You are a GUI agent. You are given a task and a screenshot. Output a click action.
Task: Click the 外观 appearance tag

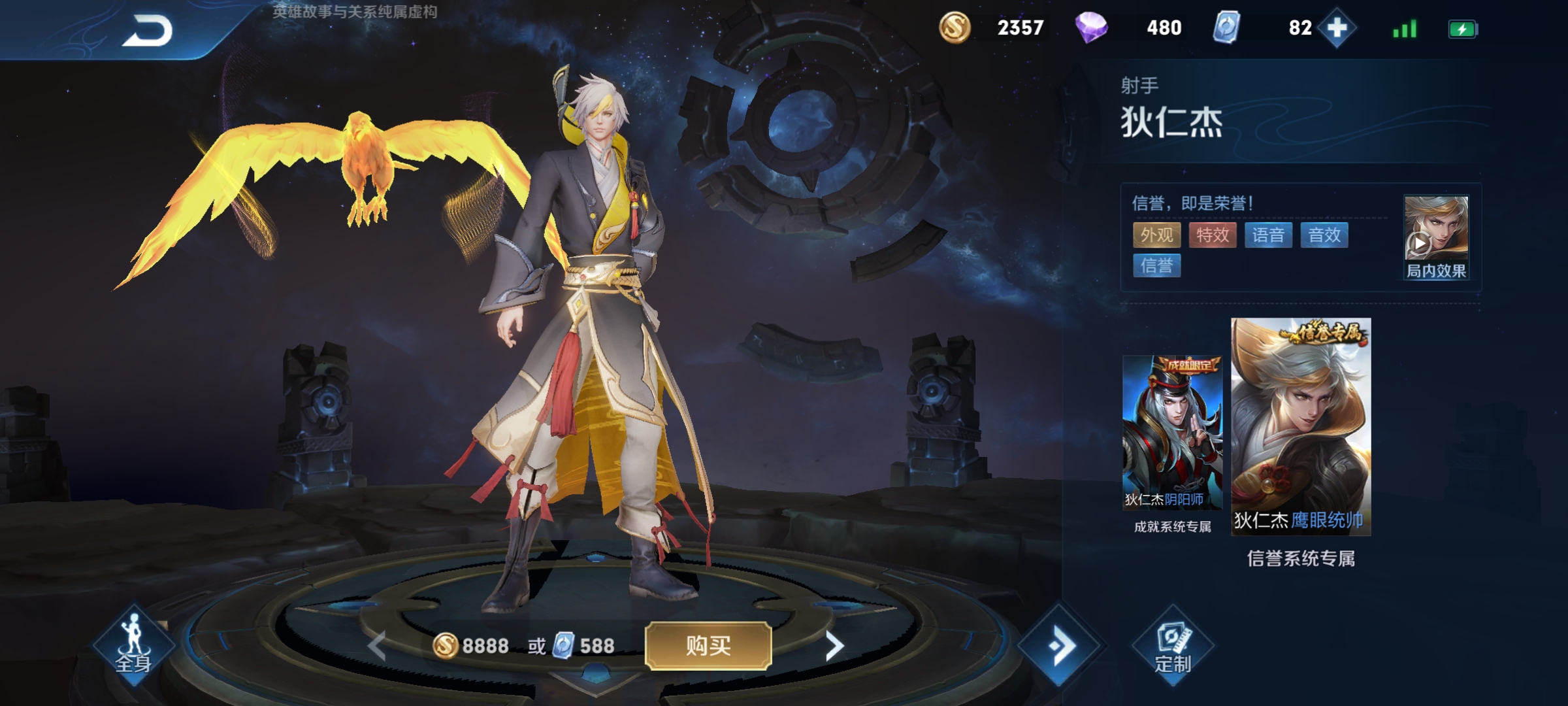(x=1157, y=235)
